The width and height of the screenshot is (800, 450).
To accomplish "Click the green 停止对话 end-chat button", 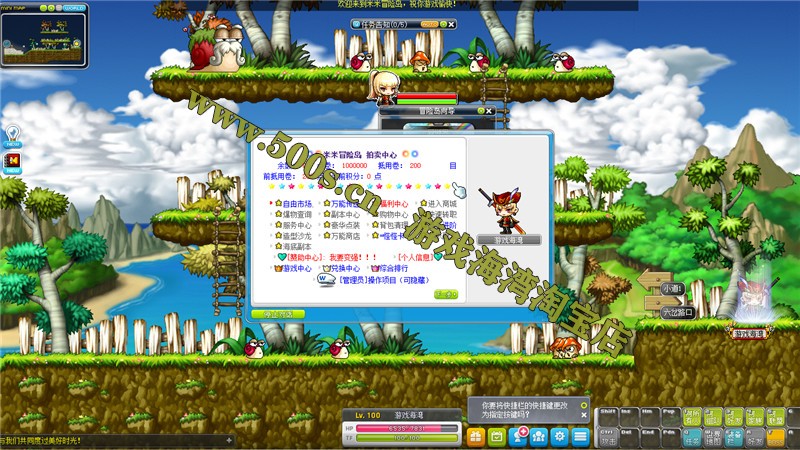I will (x=278, y=314).
